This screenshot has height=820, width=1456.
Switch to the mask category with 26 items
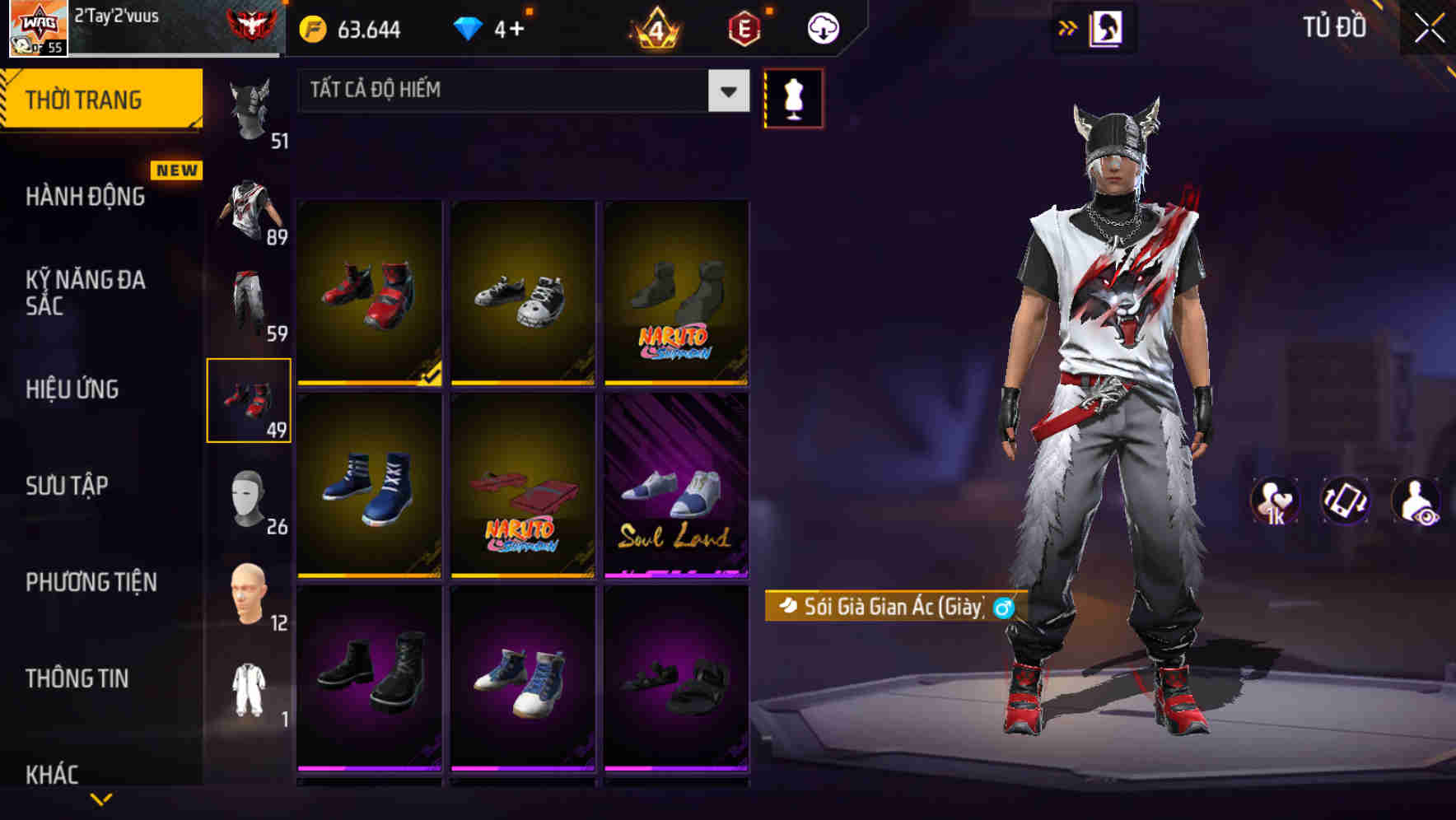click(x=250, y=496)
